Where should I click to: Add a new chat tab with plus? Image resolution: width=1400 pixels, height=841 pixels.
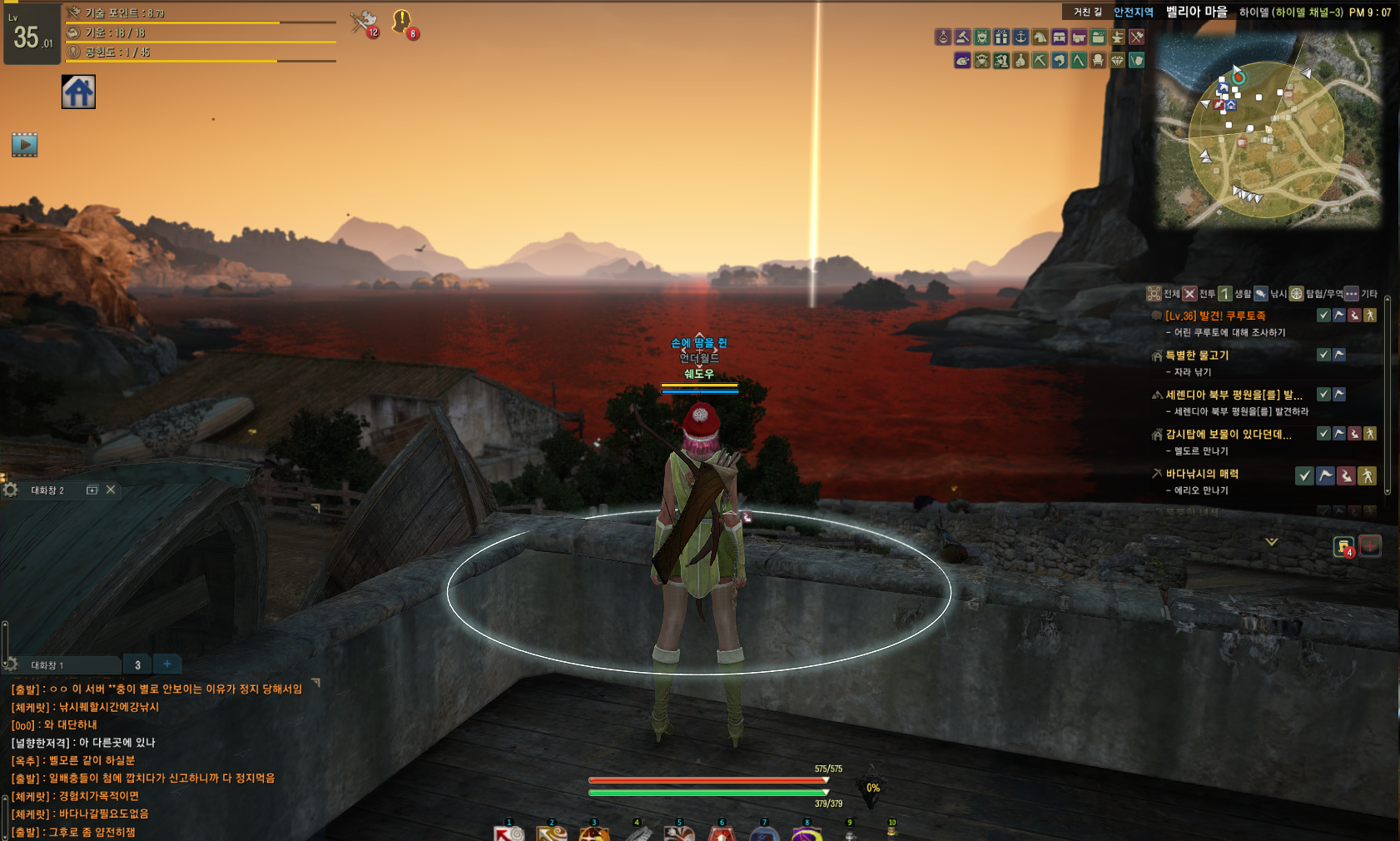167,664
